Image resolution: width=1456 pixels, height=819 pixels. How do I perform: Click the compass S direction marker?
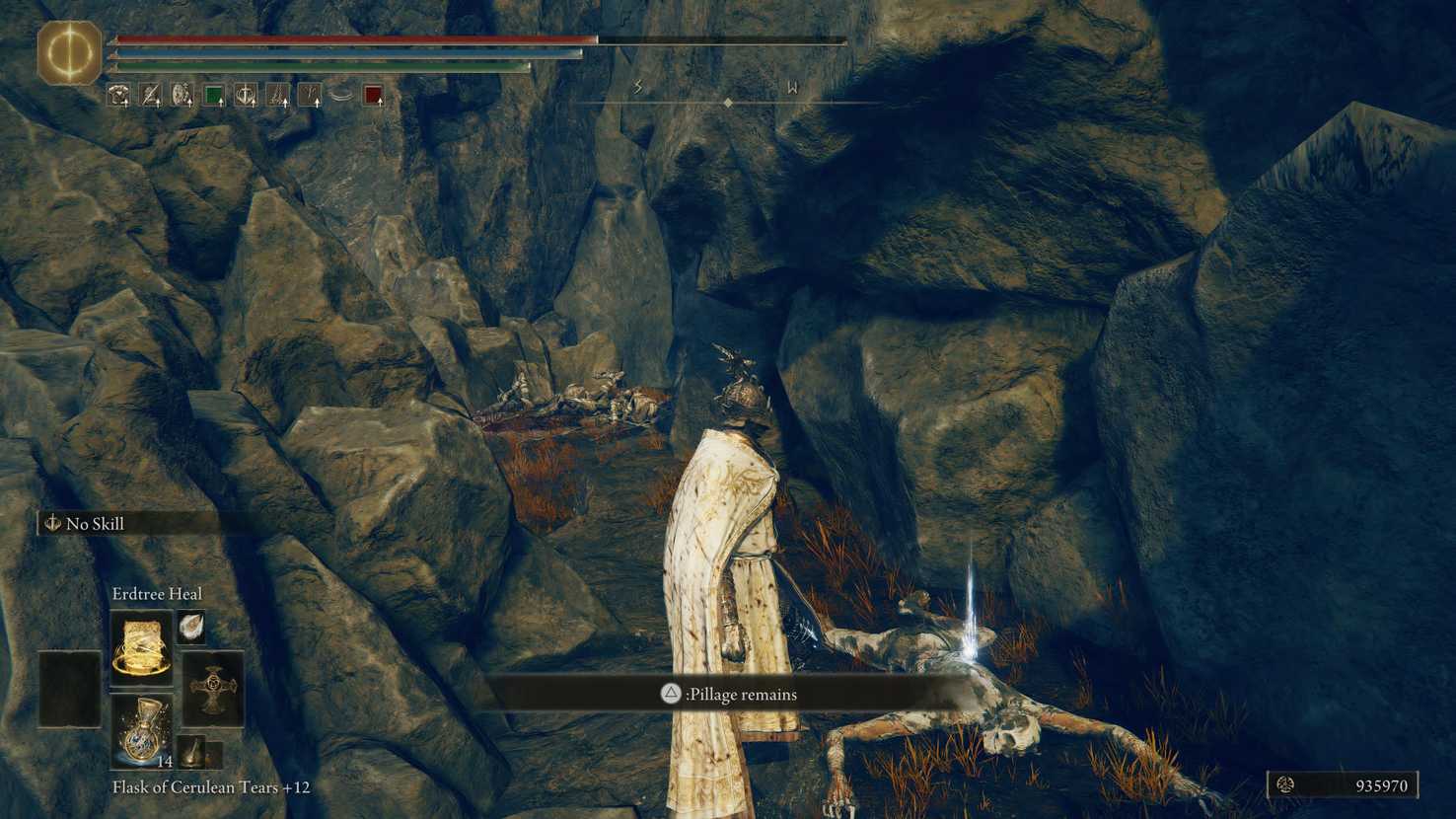click(639, 87)
